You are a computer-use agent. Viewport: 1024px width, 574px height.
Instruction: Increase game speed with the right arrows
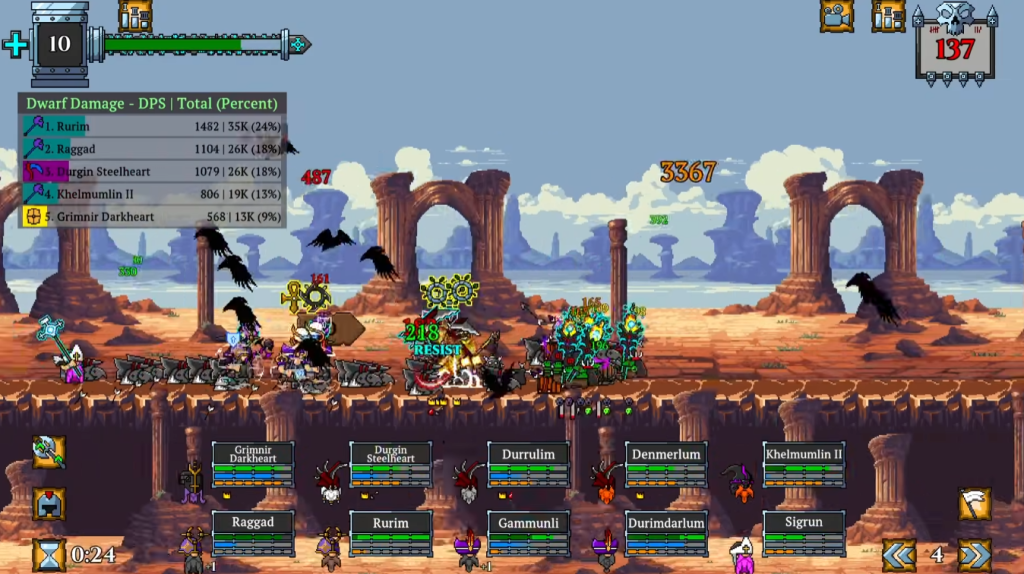tap(974, 555)
